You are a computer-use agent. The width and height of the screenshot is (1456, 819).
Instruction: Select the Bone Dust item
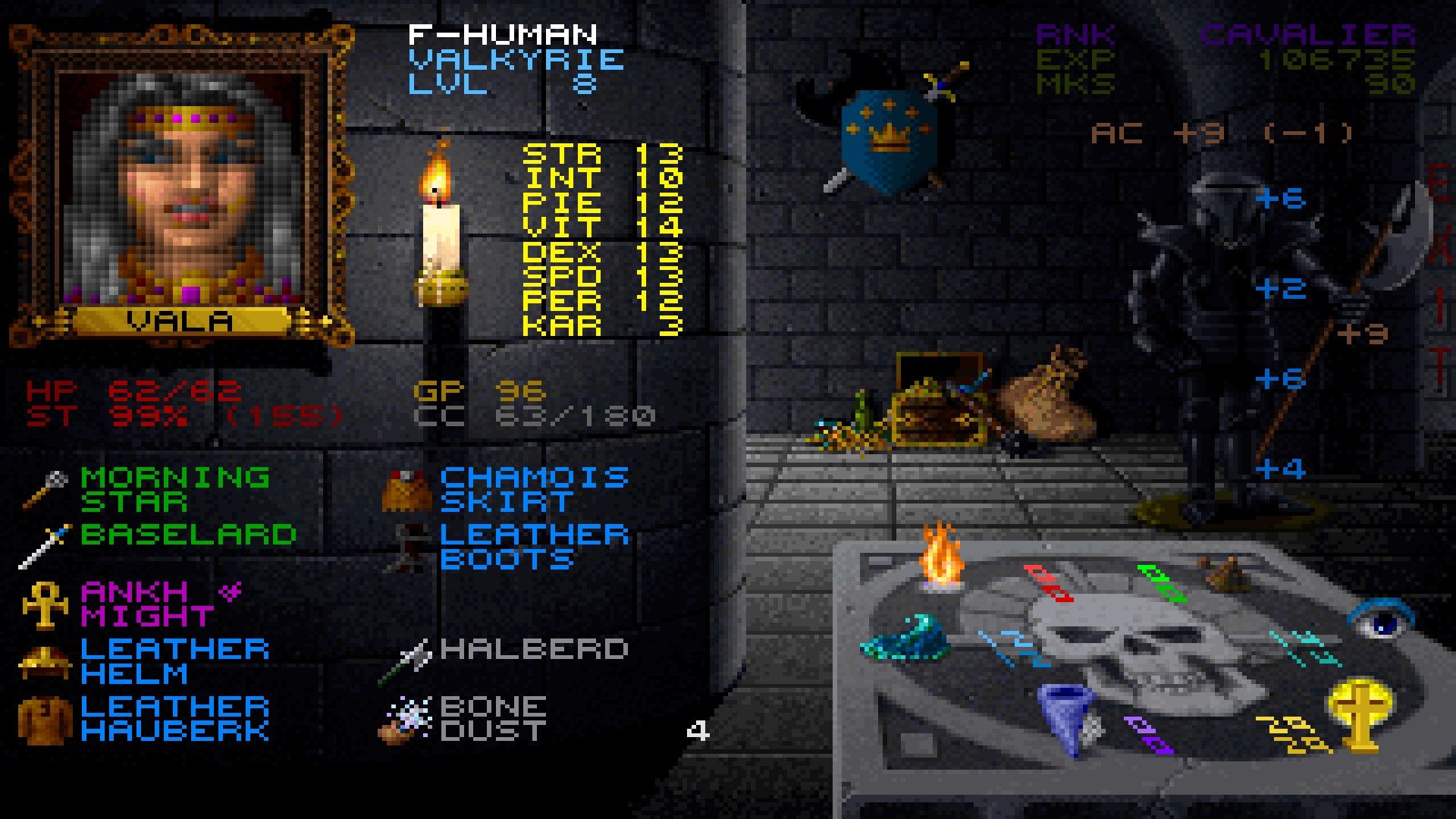pyautogui.click(x=493, y=718)
